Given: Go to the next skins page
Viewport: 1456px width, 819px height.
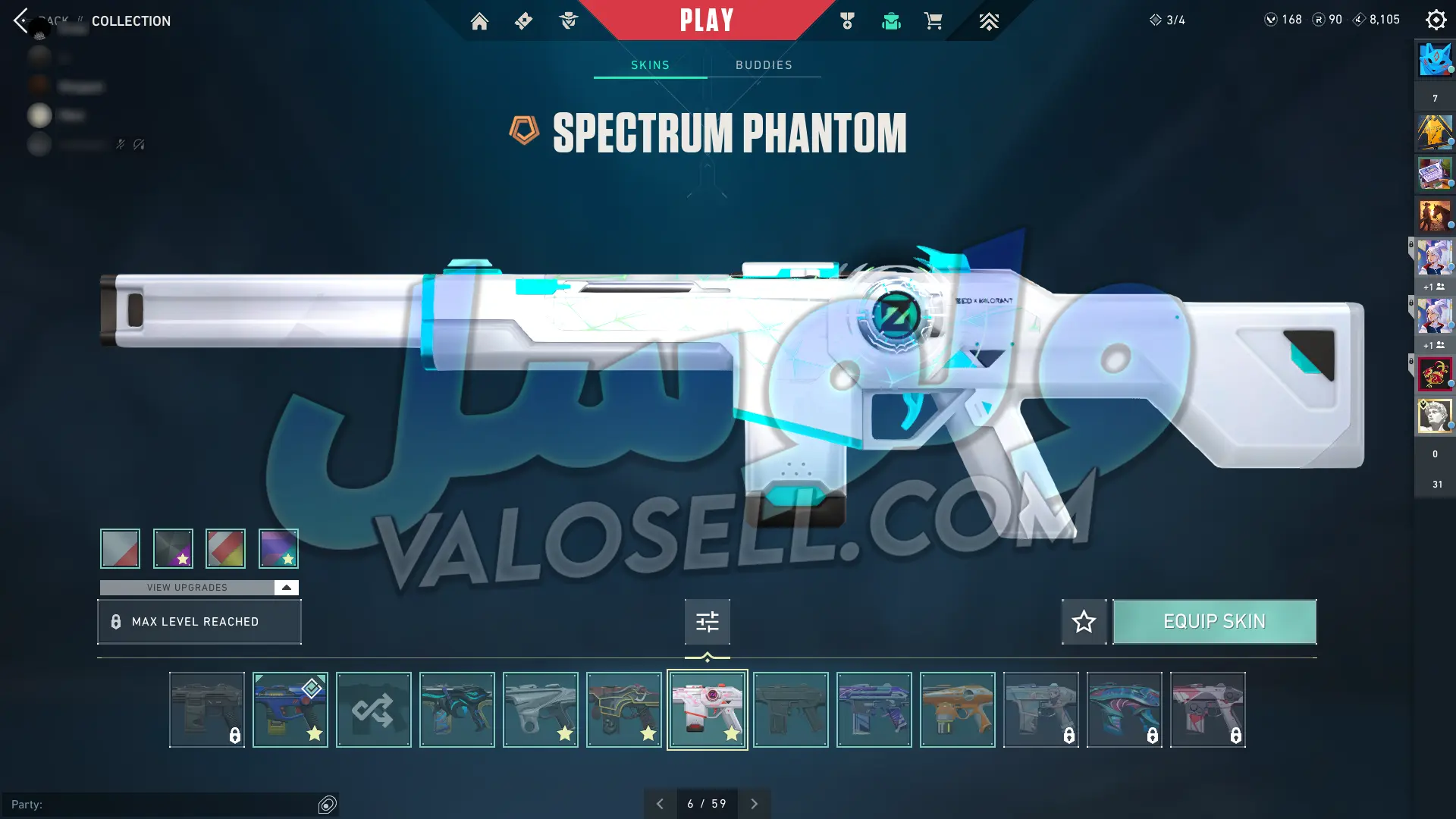Looking at the screenshot, I should pos(754,804).
